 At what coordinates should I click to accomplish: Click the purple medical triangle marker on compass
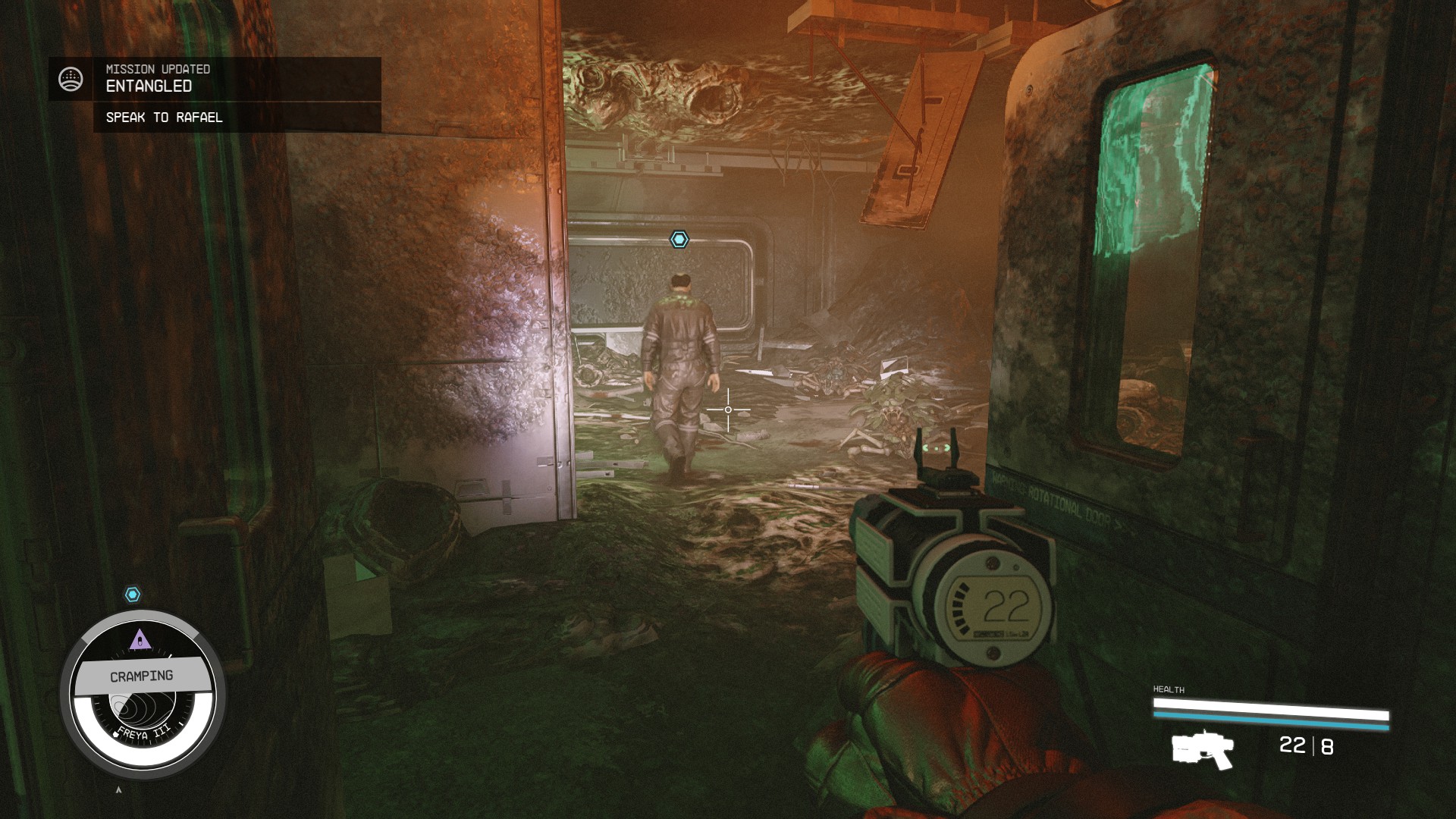(140, 639)
